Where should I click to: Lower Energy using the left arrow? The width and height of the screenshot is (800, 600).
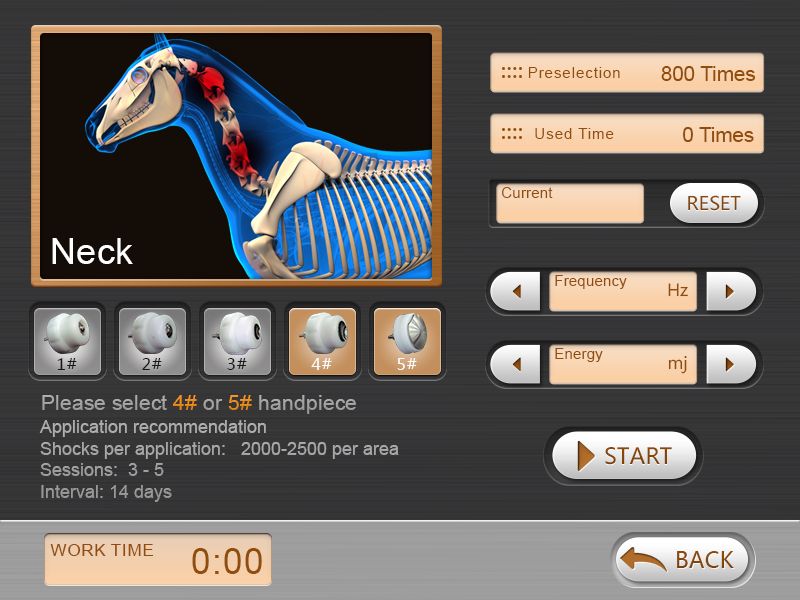click(518, 364)
